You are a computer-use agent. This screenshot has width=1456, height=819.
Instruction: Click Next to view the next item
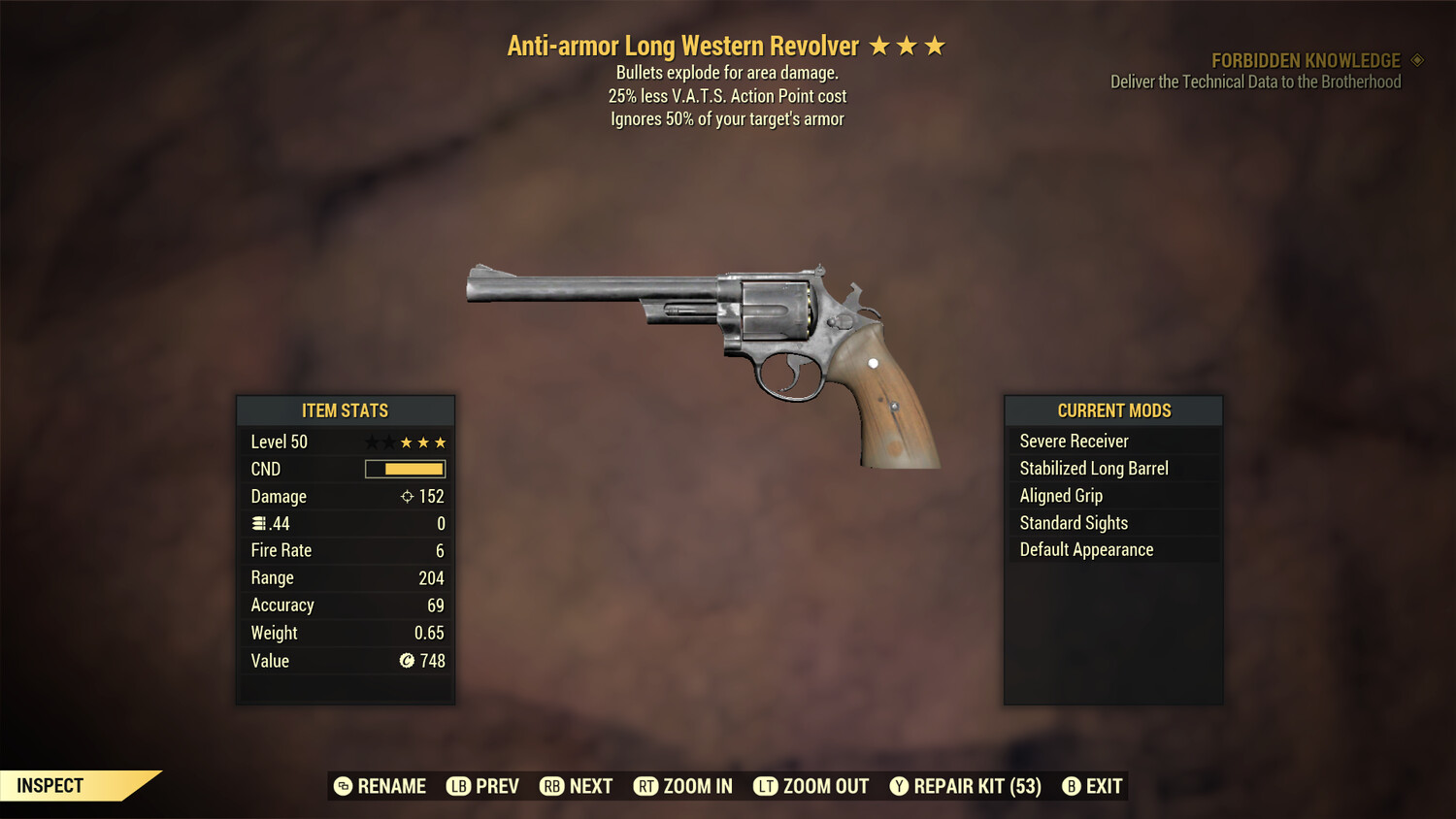(577, 786)
